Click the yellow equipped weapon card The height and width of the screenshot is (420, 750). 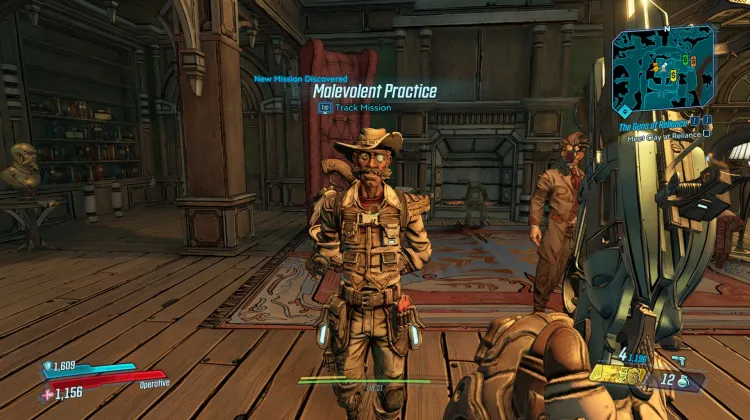click(615, 375)
